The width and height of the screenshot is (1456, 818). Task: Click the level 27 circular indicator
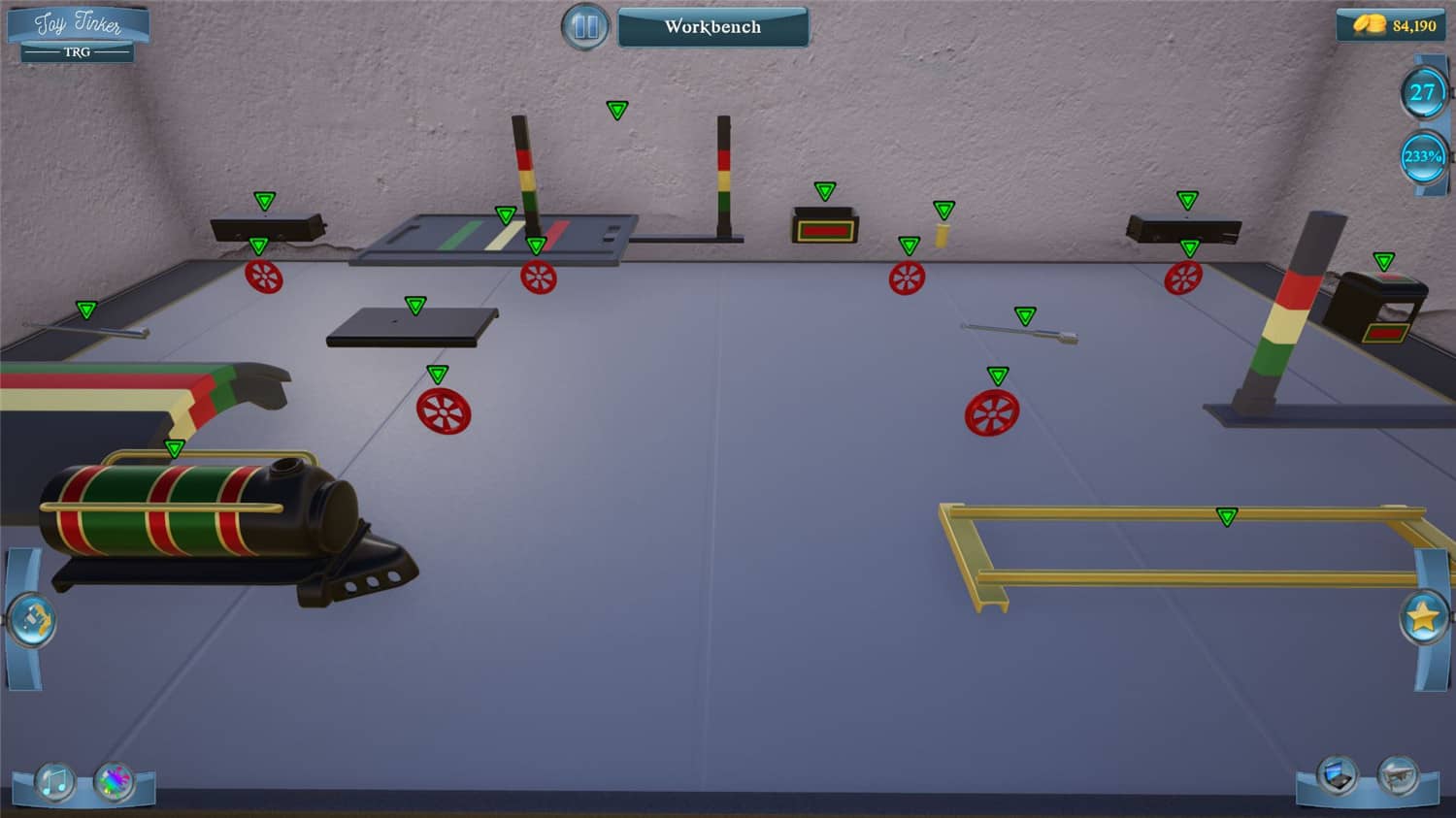click(x=1422, y=93)
